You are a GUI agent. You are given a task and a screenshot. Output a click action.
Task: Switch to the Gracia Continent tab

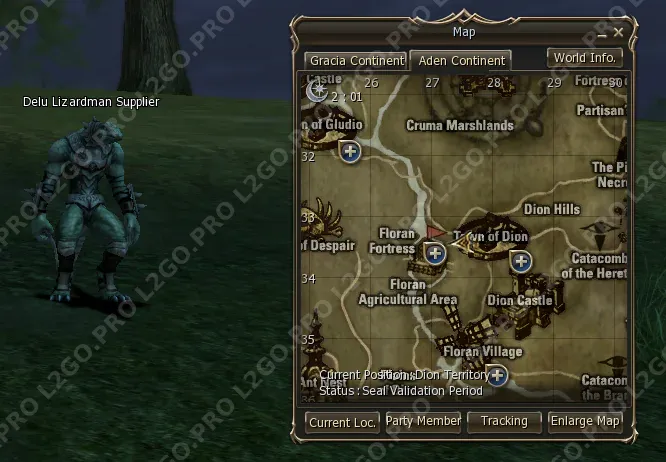coord(355,61)
